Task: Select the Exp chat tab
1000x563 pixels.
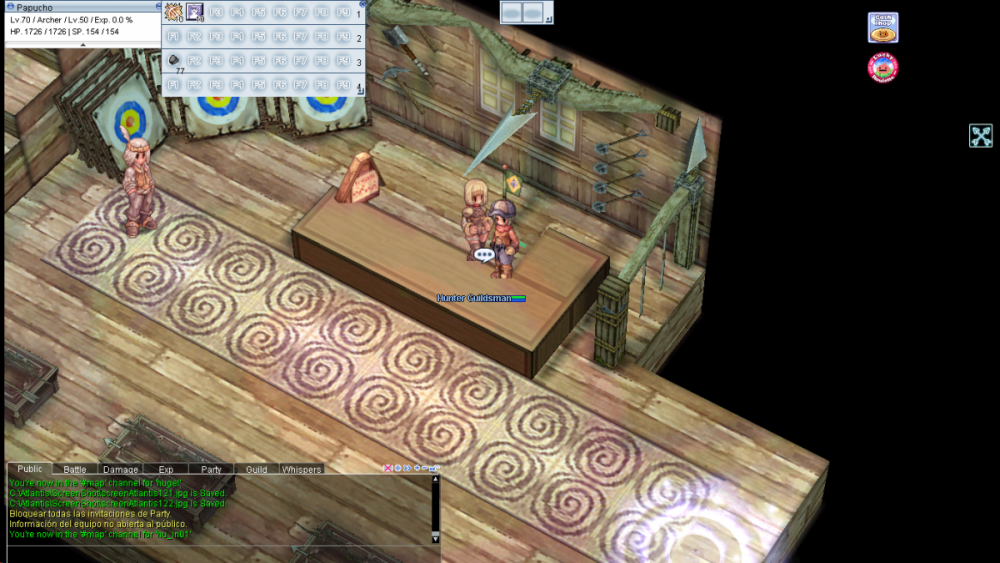Action: pos(166,469)
